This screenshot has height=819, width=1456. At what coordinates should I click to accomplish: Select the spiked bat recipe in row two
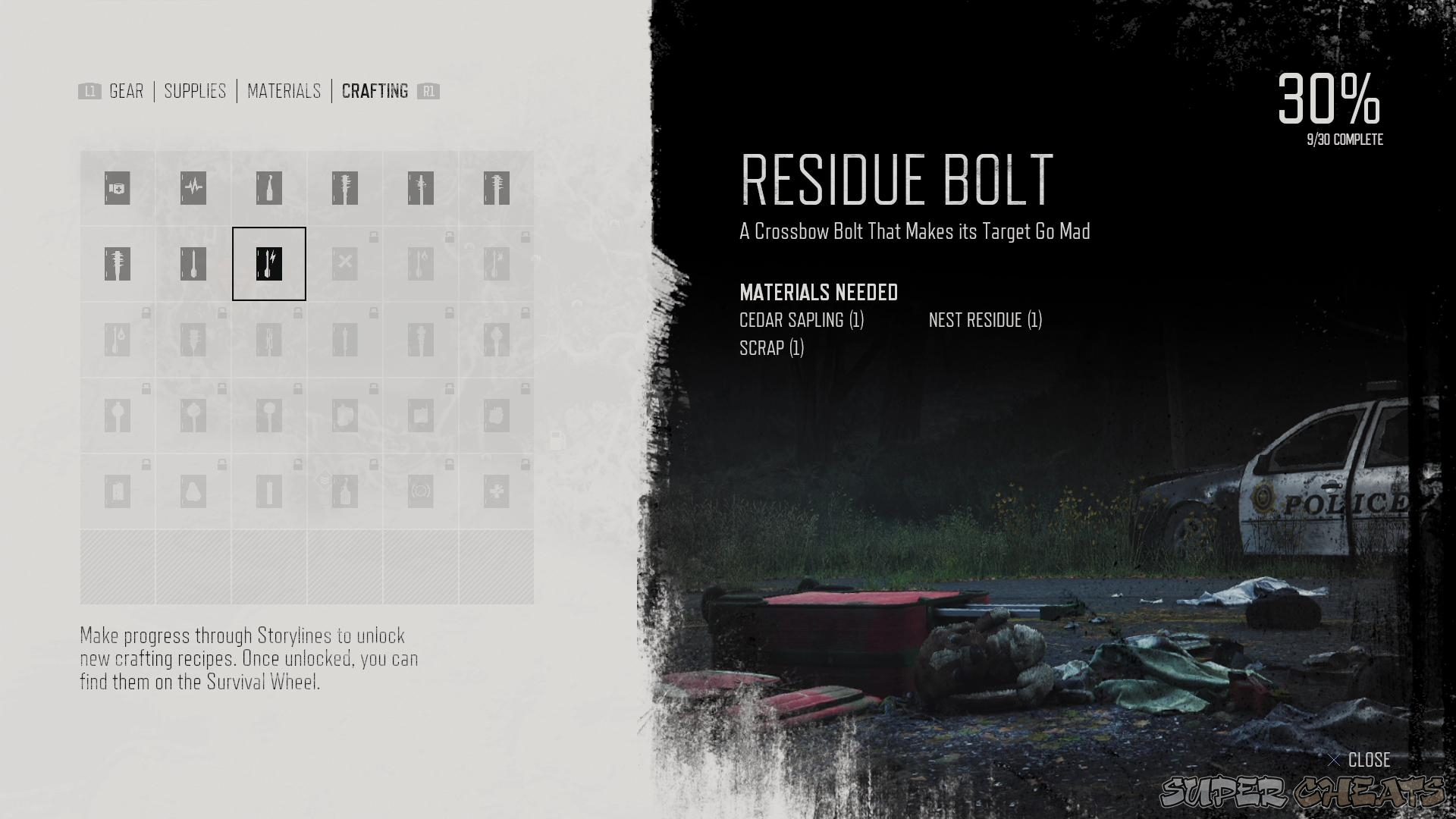[x=117, y=263]
